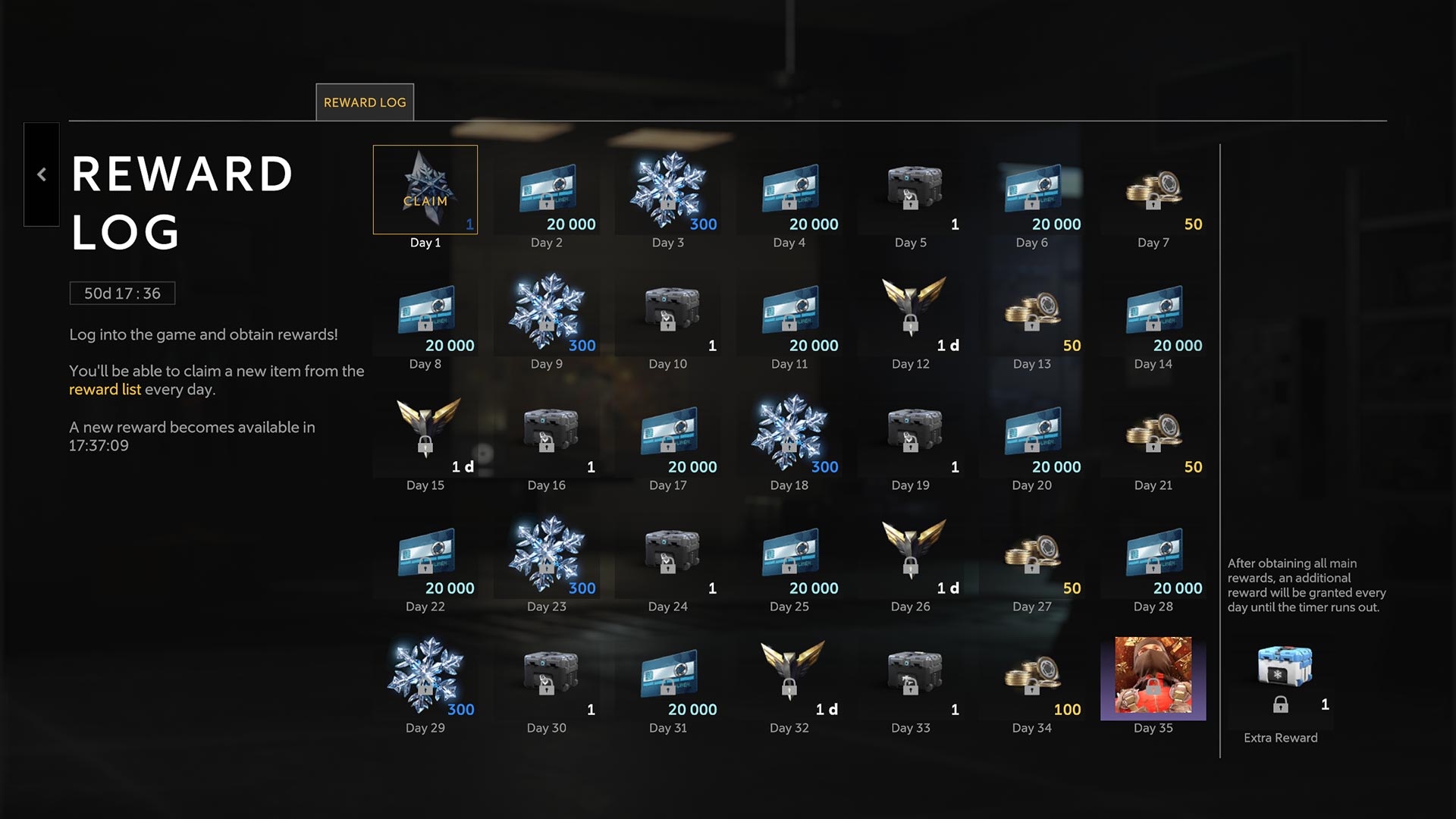This screenshot has height=819, width=1456.
Task: Follow the yellow reward list link
Action: tap(105, 390)
